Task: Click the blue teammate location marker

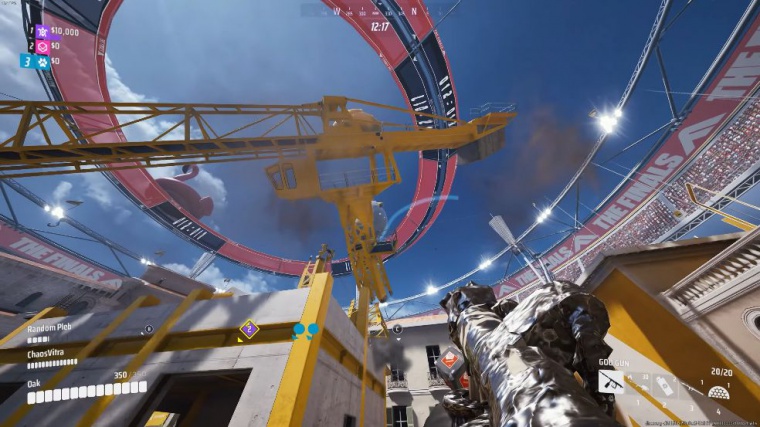Action: coord(305,329)
